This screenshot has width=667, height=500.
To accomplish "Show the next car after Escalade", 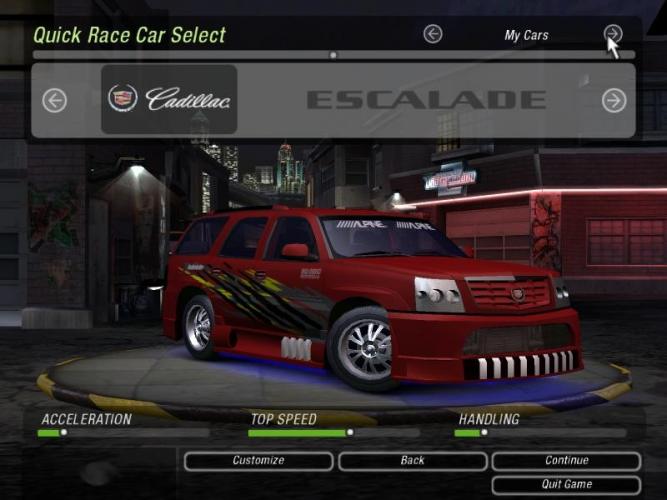I will tap(613, 100).
